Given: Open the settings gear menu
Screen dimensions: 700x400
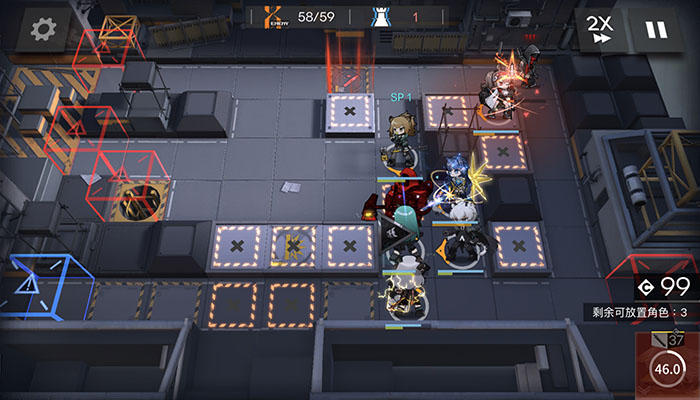Looking at the screenshot, I should click(x=43, y=29).
